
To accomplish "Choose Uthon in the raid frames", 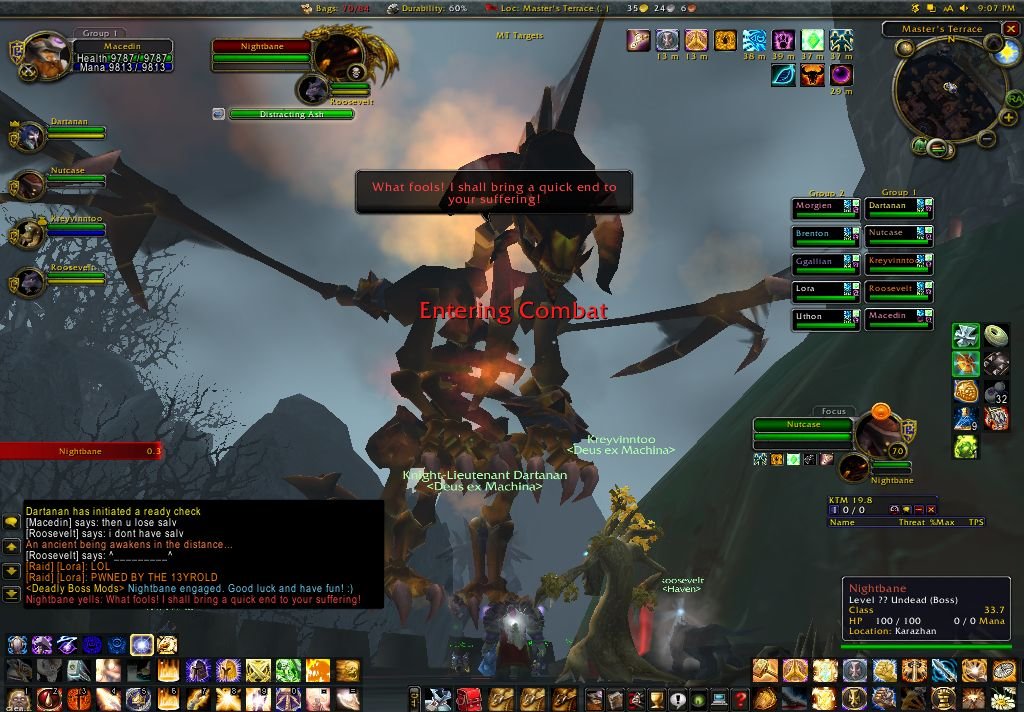I will click(x=817, y=318).
